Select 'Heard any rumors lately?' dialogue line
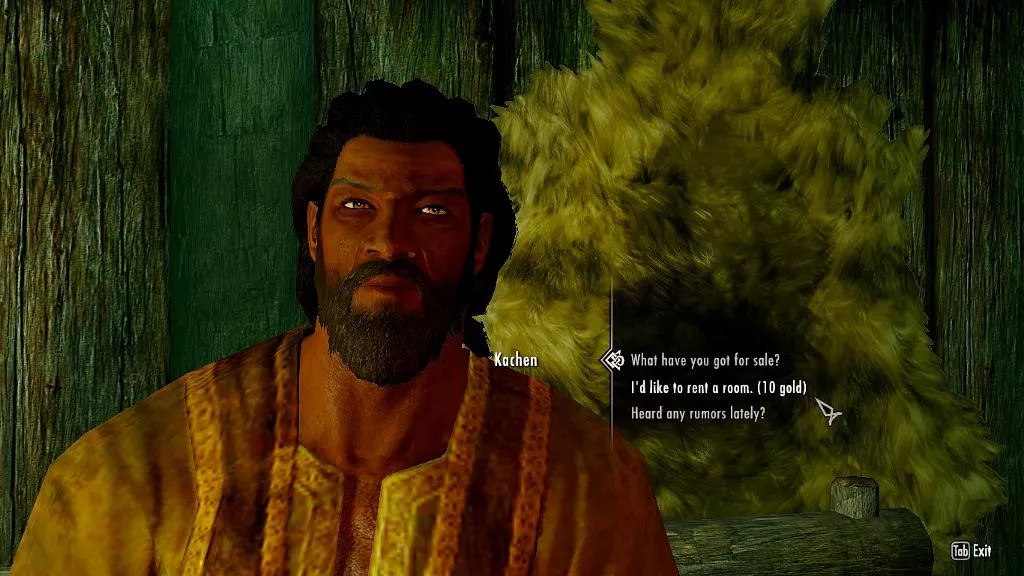Viewport: 1024px width, 576px height. click(698, 413)
